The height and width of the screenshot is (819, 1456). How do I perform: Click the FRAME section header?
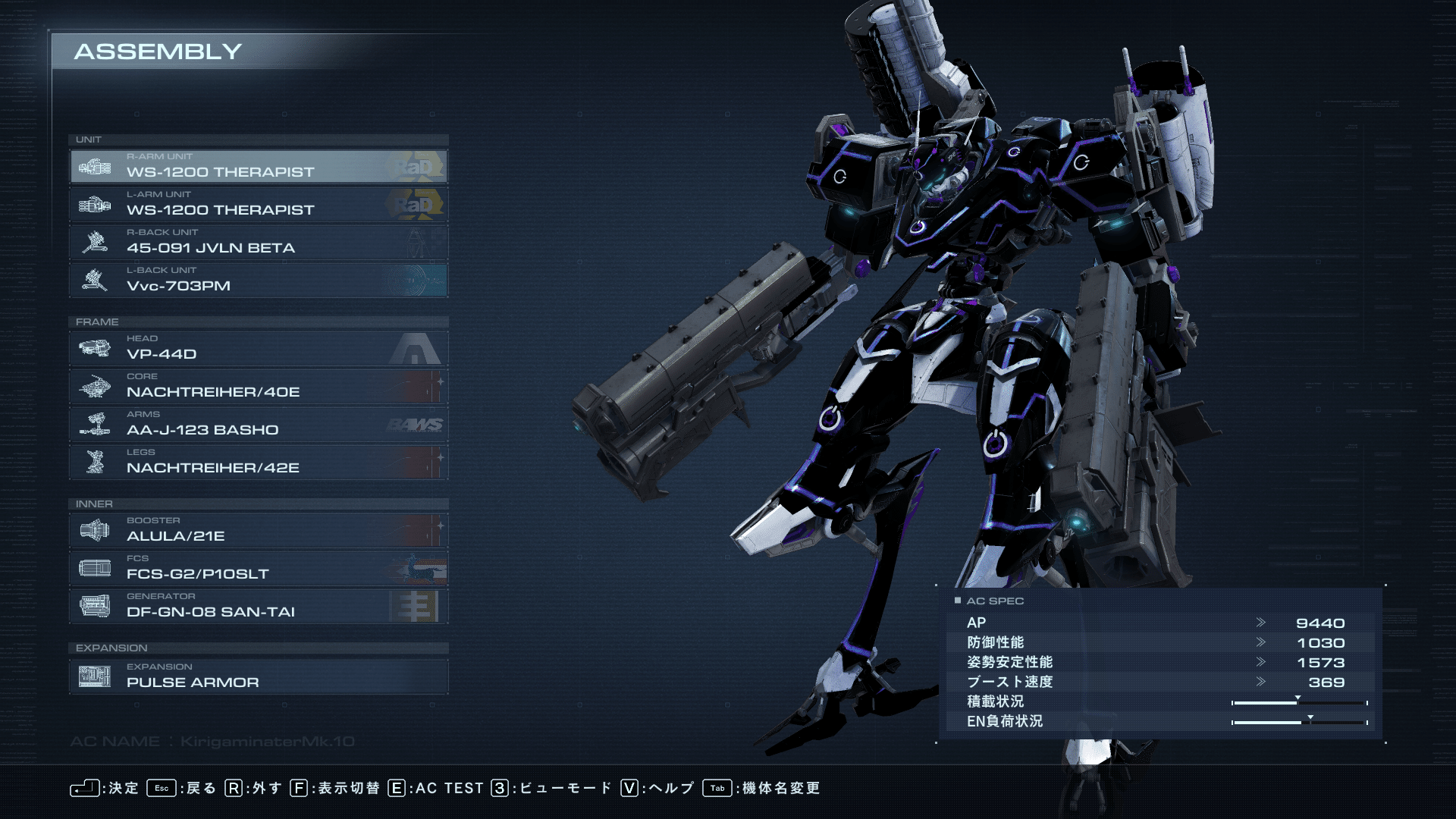coord(97,322)
